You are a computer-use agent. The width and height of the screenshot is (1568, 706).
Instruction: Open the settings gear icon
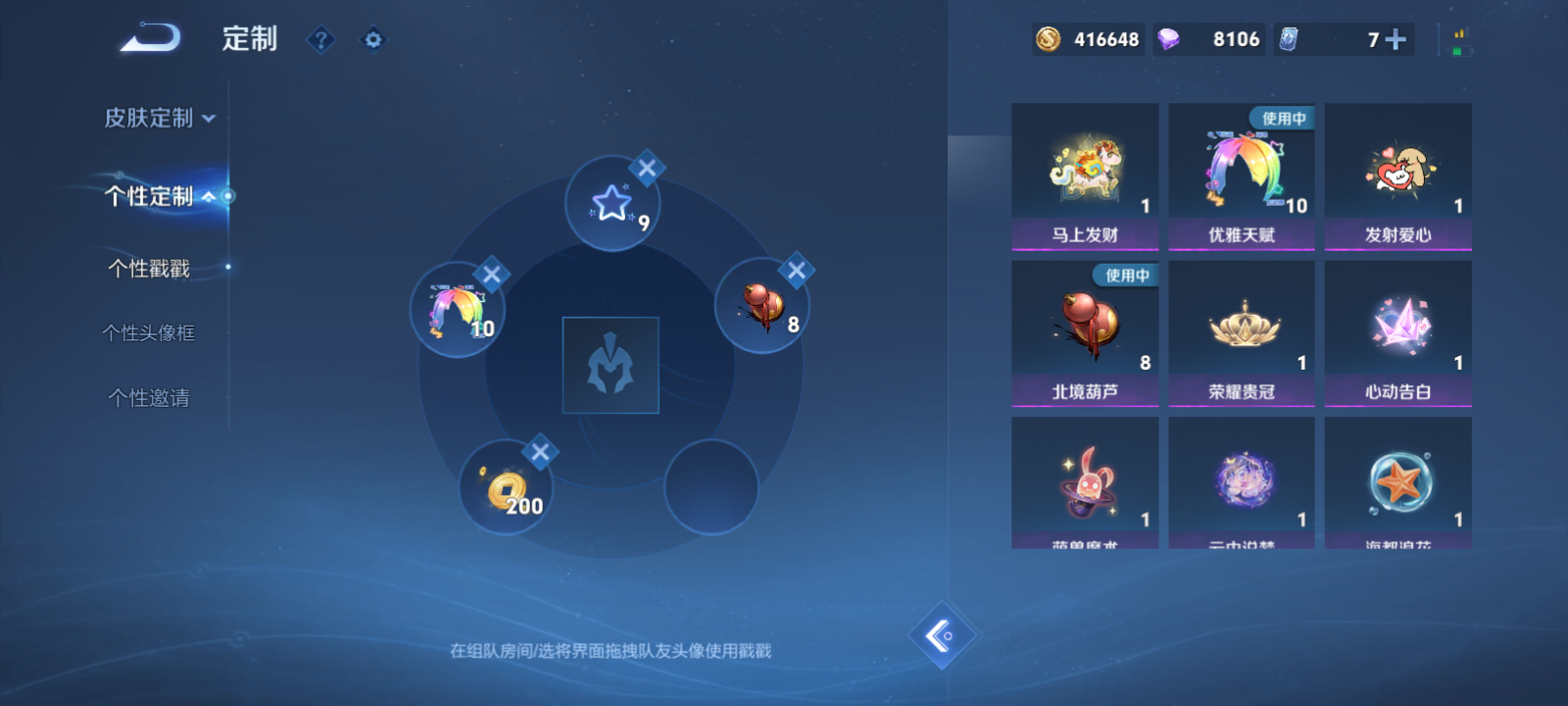[x=372, y=40]
